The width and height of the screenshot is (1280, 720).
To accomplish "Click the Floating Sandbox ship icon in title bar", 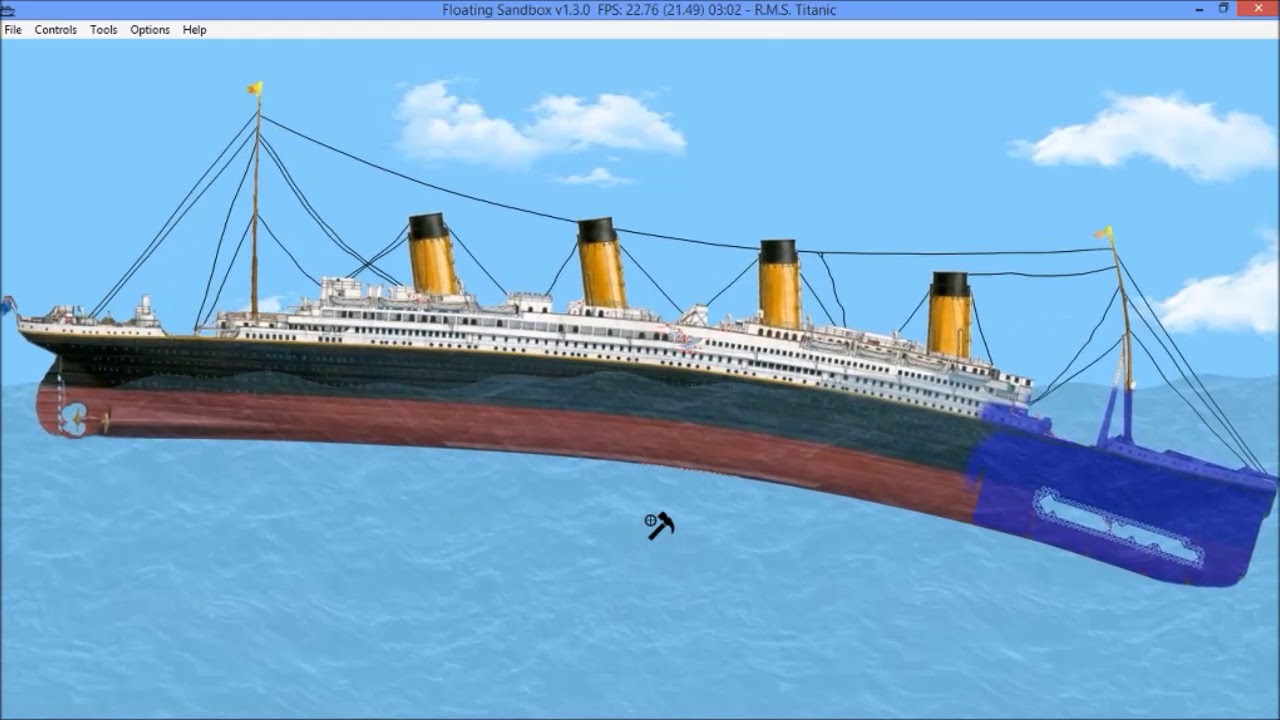I will (8, 9).
